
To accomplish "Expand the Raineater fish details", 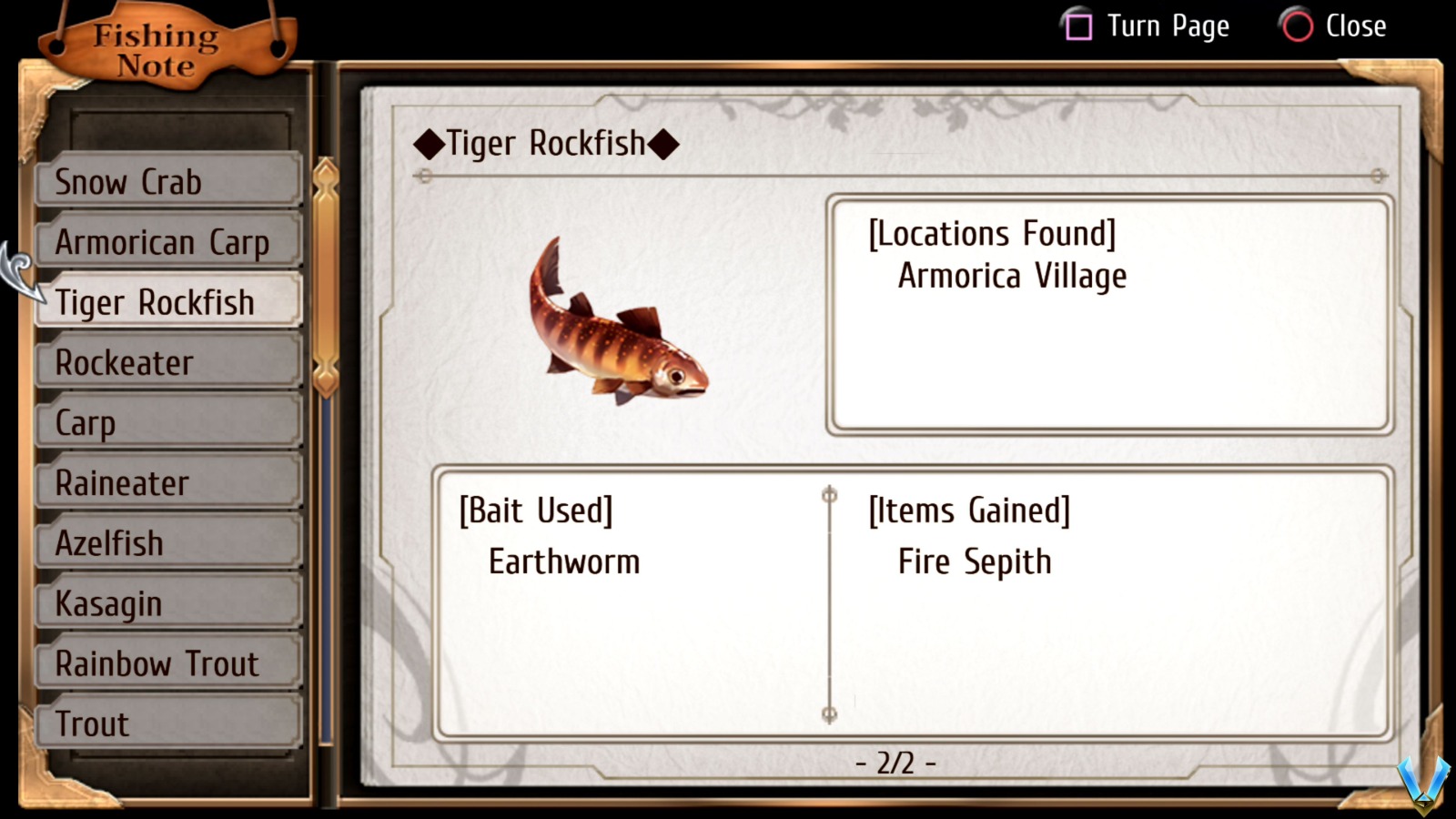I will point(168,482).
